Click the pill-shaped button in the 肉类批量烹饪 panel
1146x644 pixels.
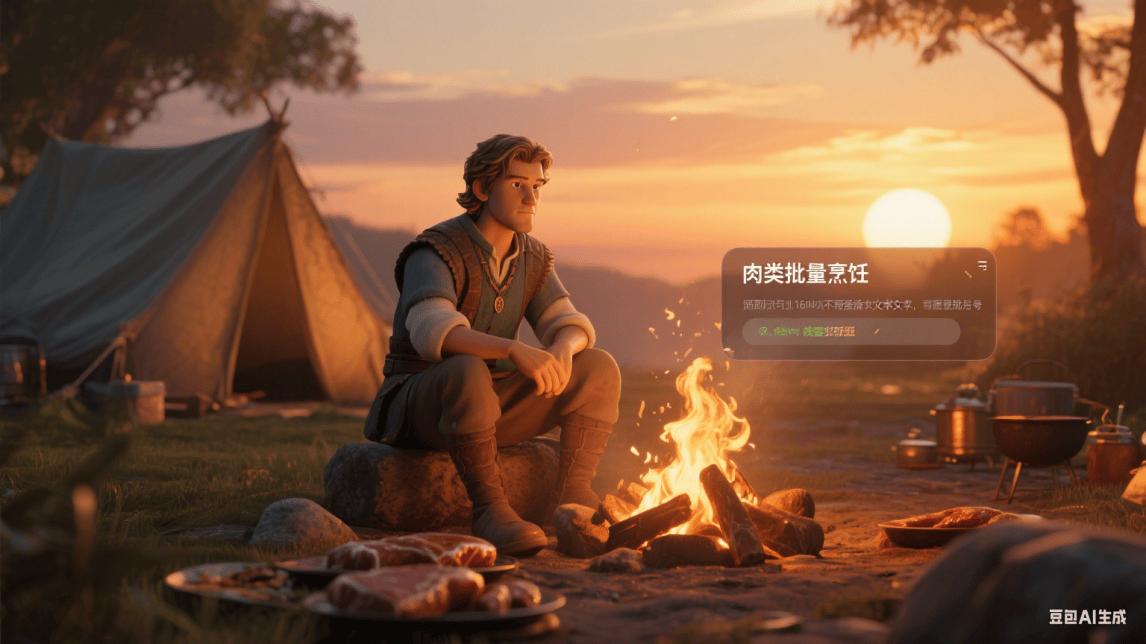851,331
